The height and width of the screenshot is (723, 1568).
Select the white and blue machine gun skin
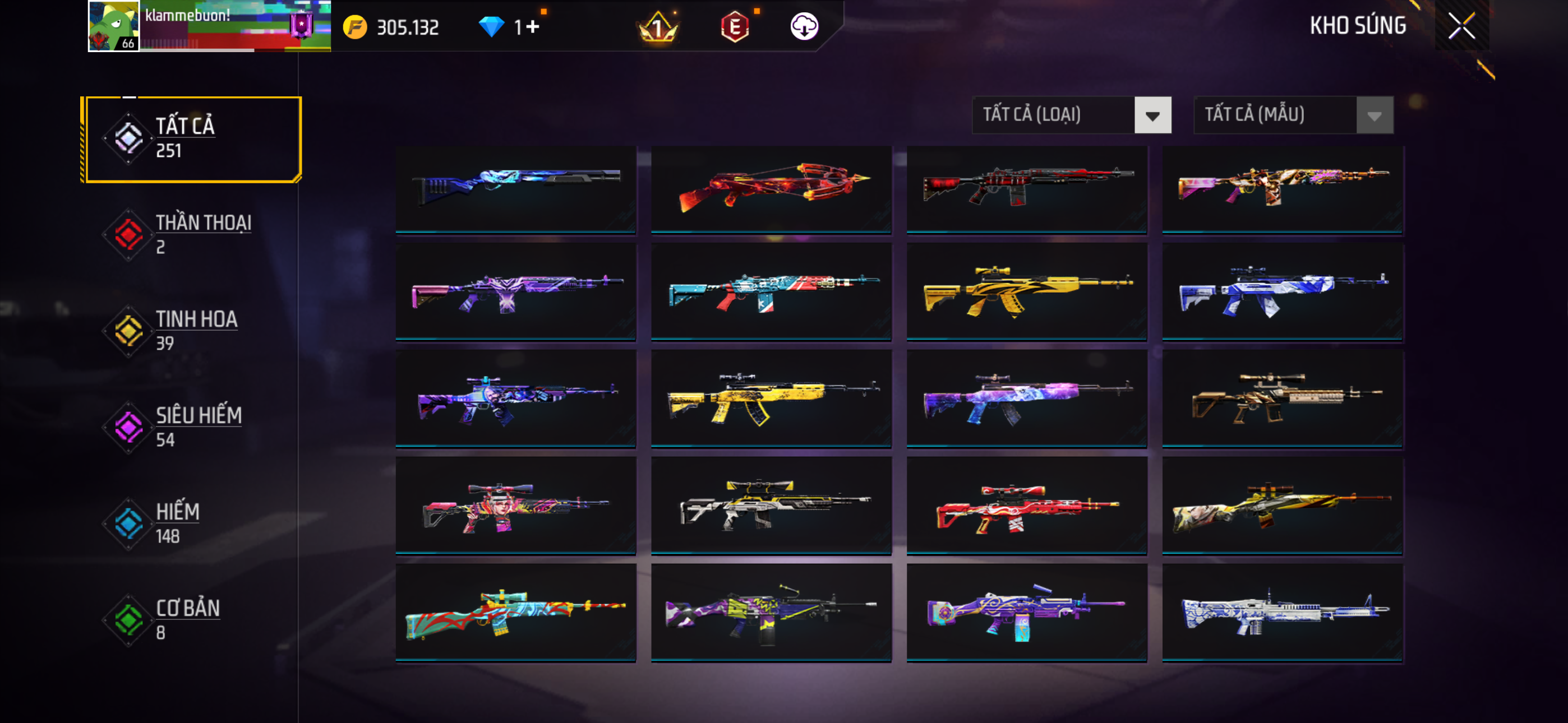tap(1282, 611)
